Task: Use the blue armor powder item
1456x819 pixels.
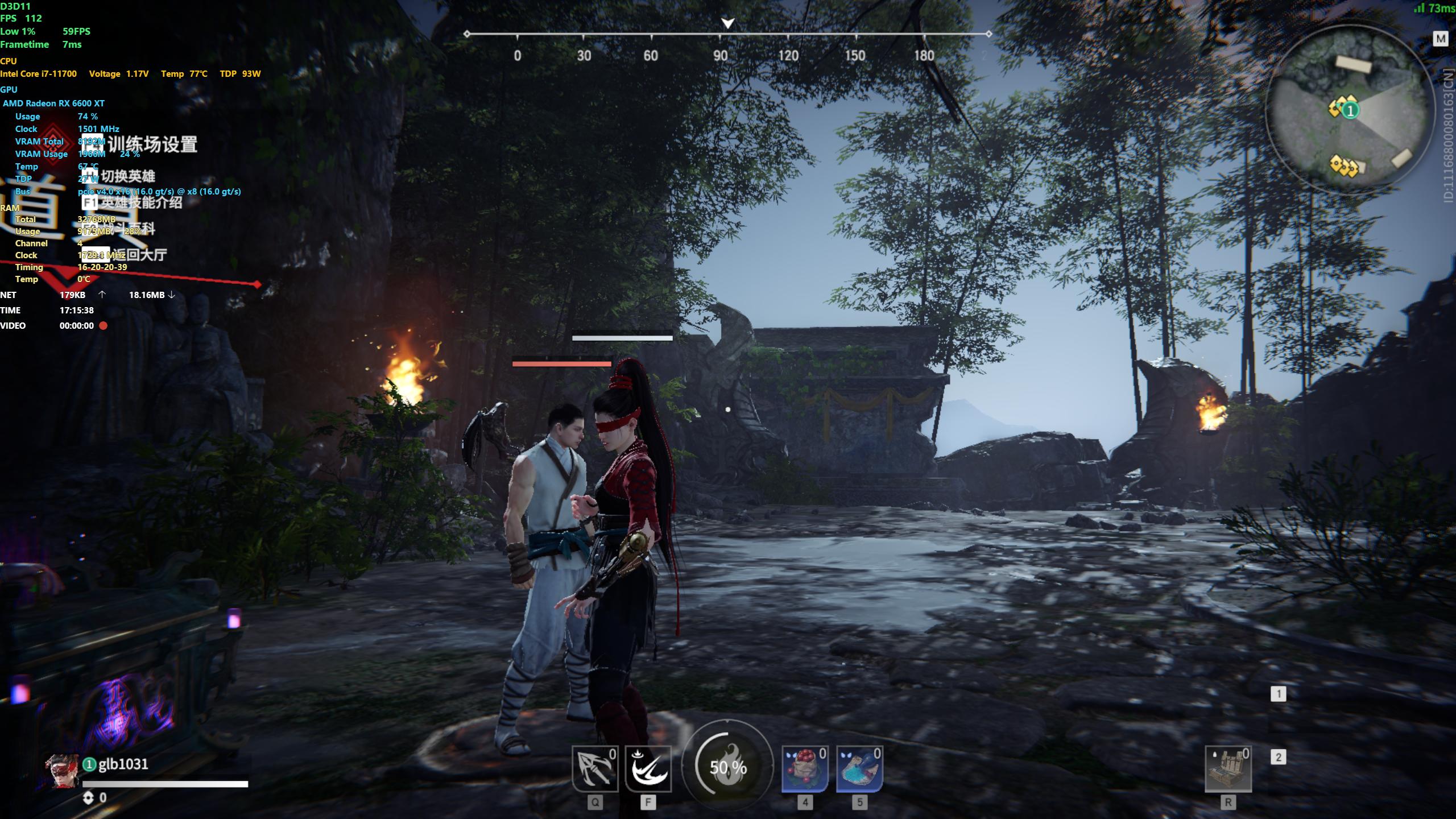Action: pos(859,769)
